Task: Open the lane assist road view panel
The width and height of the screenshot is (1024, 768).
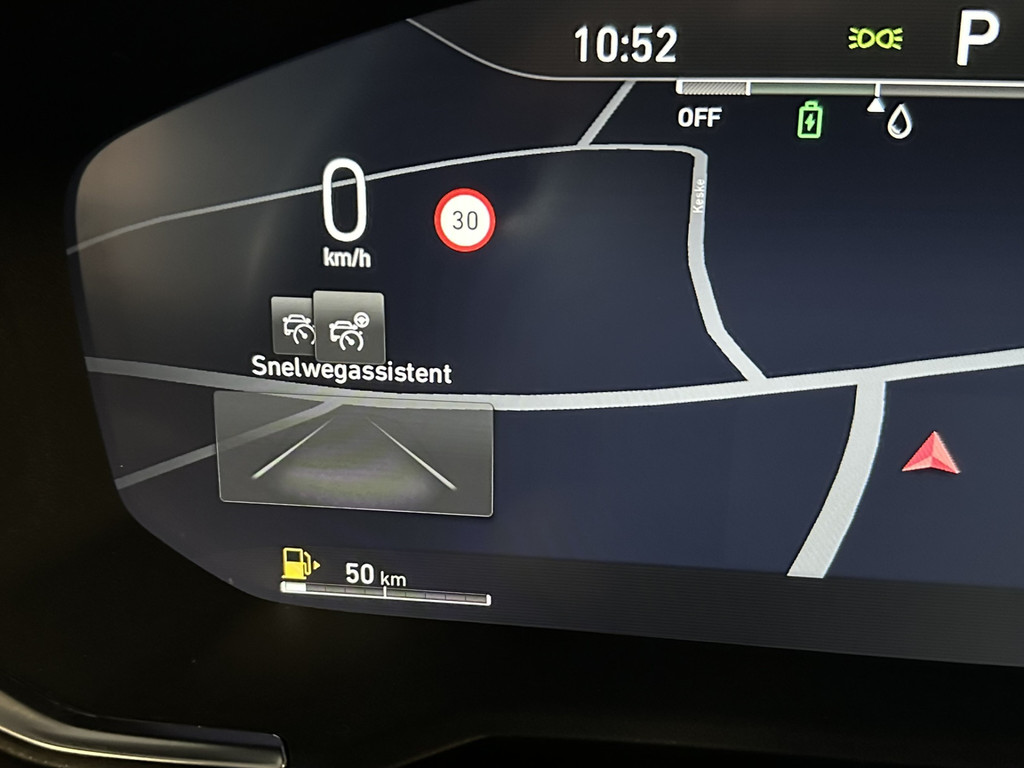Action: point(355,454)
